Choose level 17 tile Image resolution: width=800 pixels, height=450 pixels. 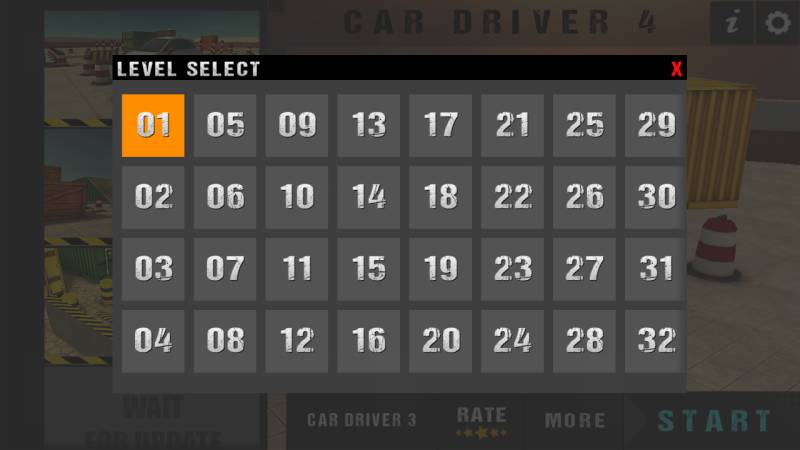pos(441,125)
